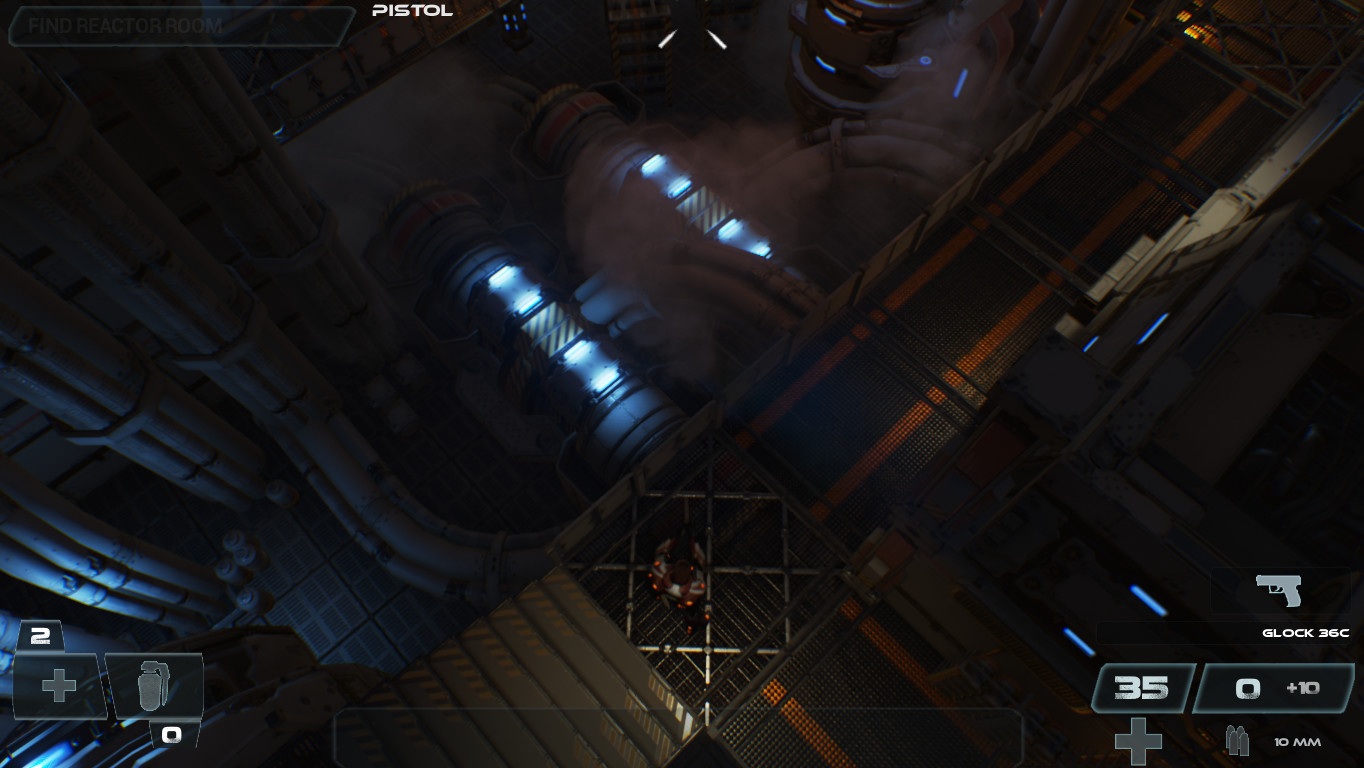Click the health plus icon under the 35 counter
This screenshot has height=768, width=1364.
[x=1138, y=740]
